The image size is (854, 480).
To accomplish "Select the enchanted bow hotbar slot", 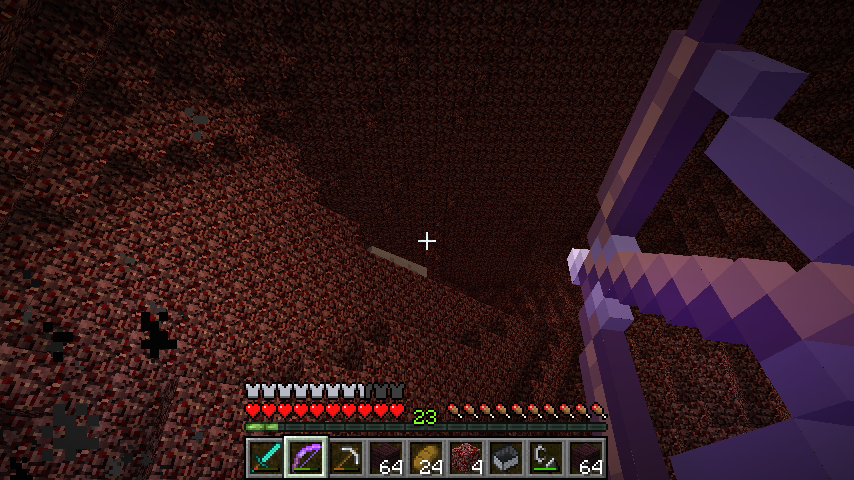I will click(x=305, y=458).
